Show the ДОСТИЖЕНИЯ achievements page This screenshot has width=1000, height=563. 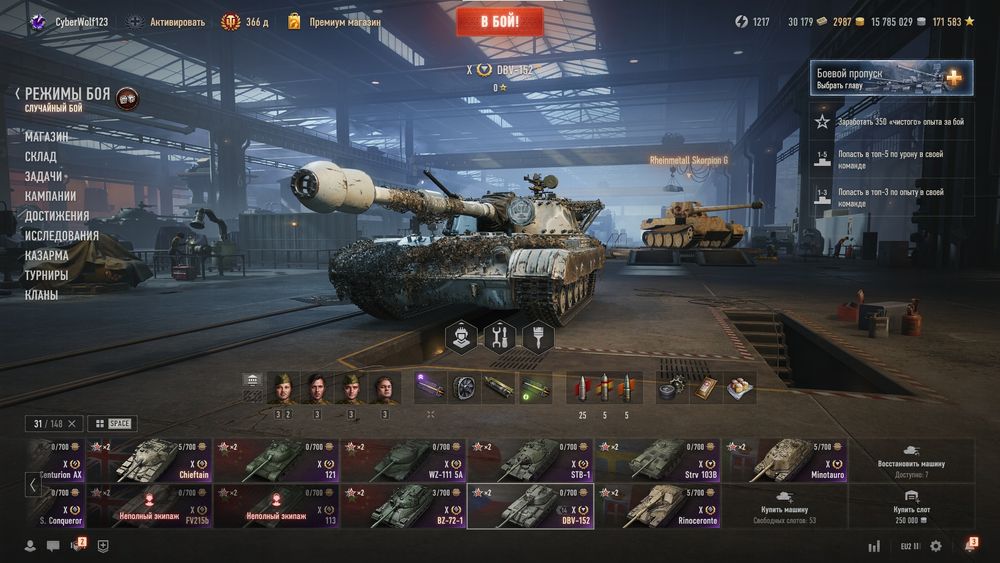pyautogui.click(x=57, y=216)
